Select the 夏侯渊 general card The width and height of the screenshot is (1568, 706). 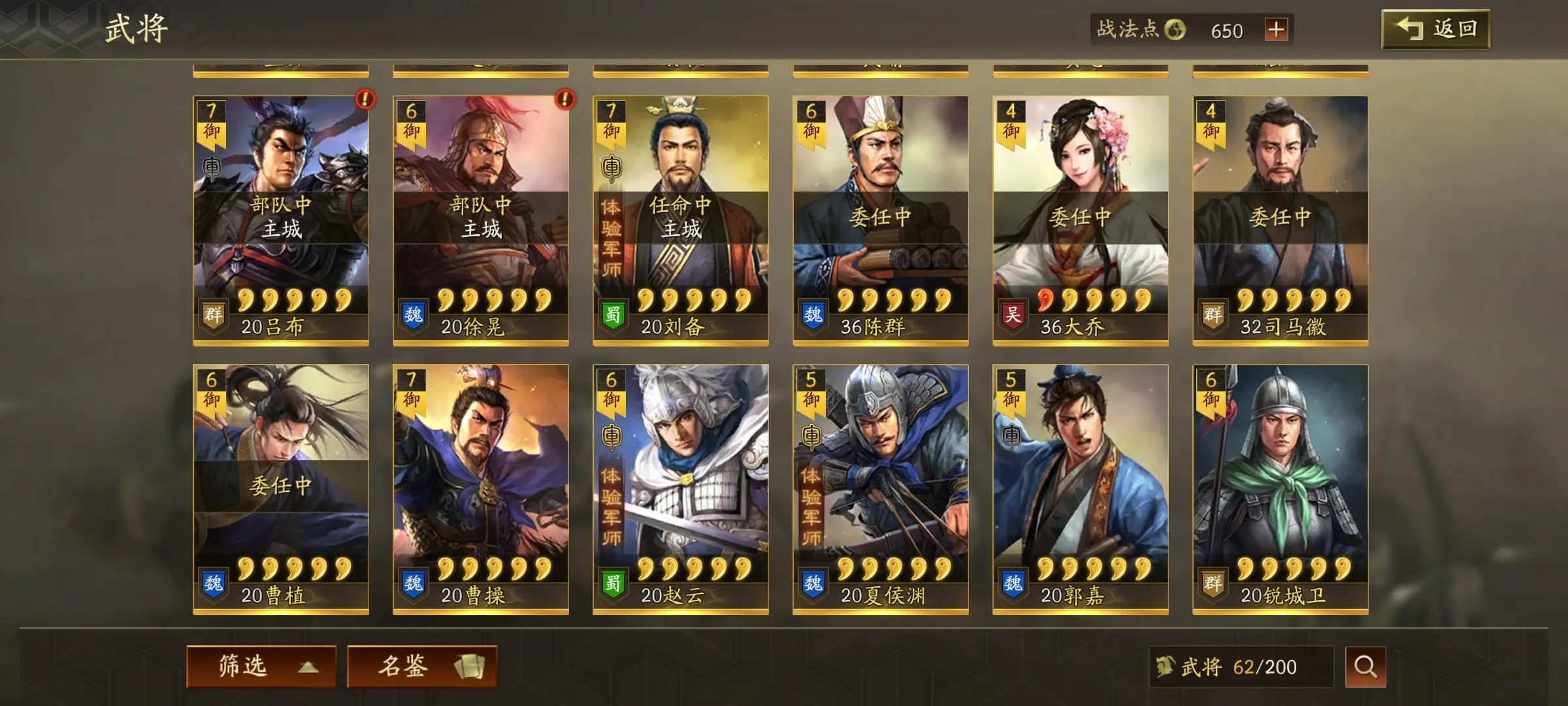tap(881, 489)
